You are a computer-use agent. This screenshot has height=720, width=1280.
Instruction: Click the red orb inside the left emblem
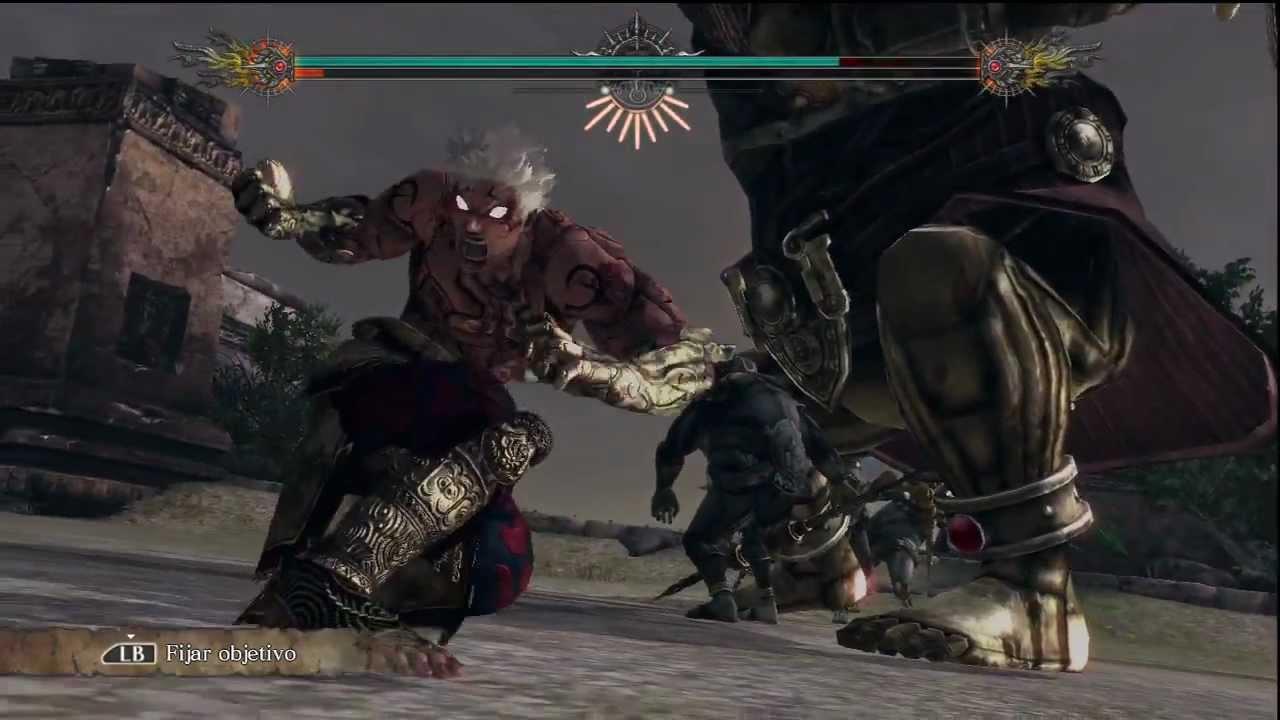tap(280, 66)
